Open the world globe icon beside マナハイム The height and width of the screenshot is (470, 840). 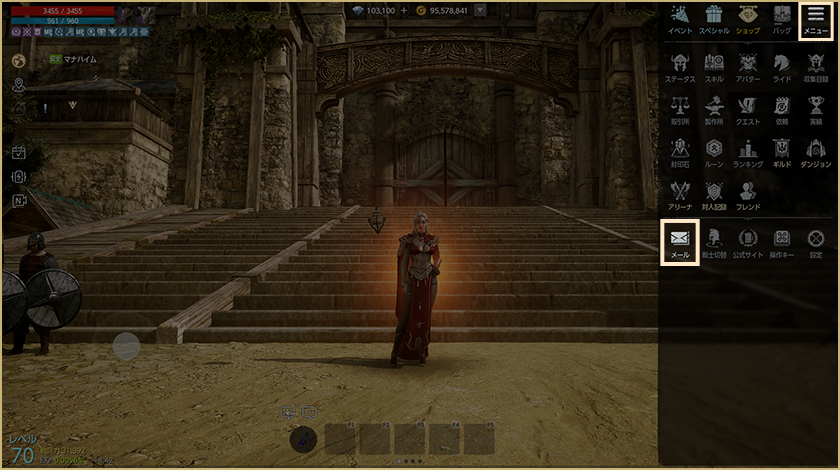click(18, 60)
